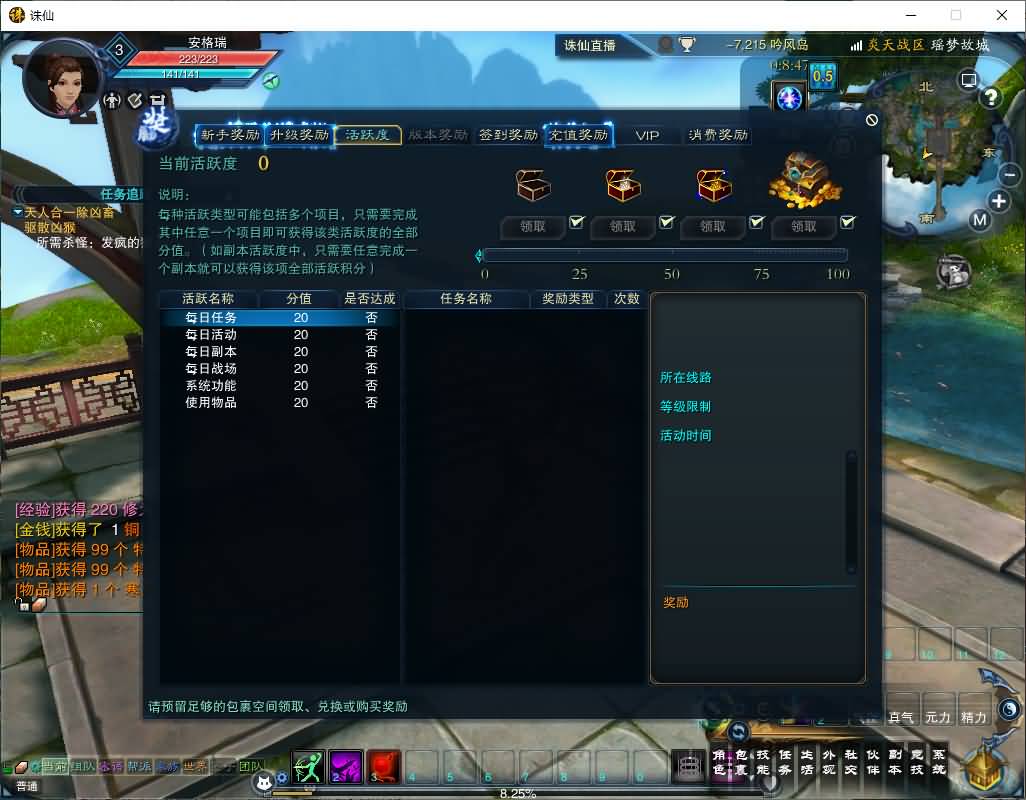Switch to the 新手奖励 tab

tap(229, 135)
